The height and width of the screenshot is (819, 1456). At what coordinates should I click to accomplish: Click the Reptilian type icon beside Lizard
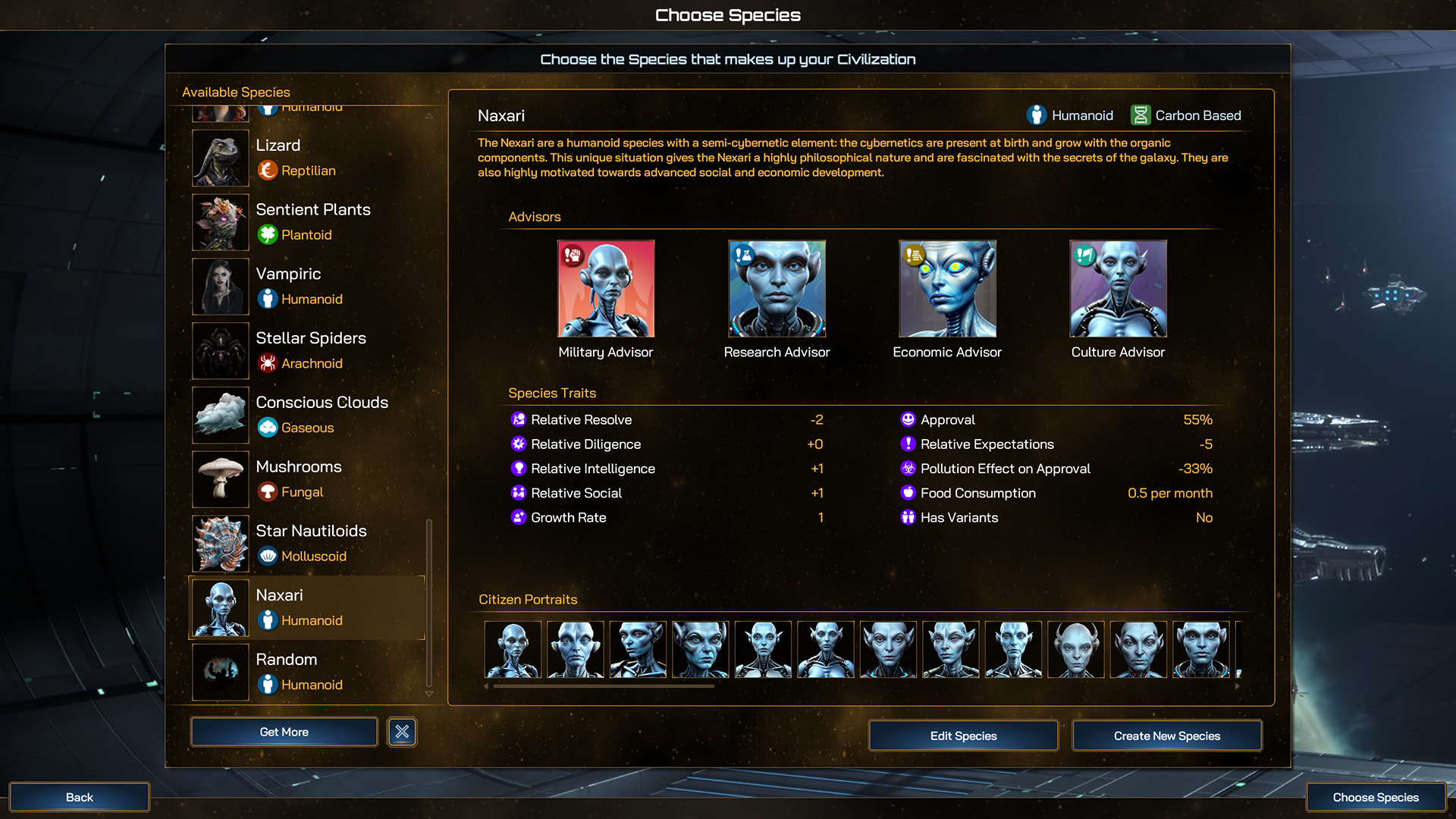267,171
